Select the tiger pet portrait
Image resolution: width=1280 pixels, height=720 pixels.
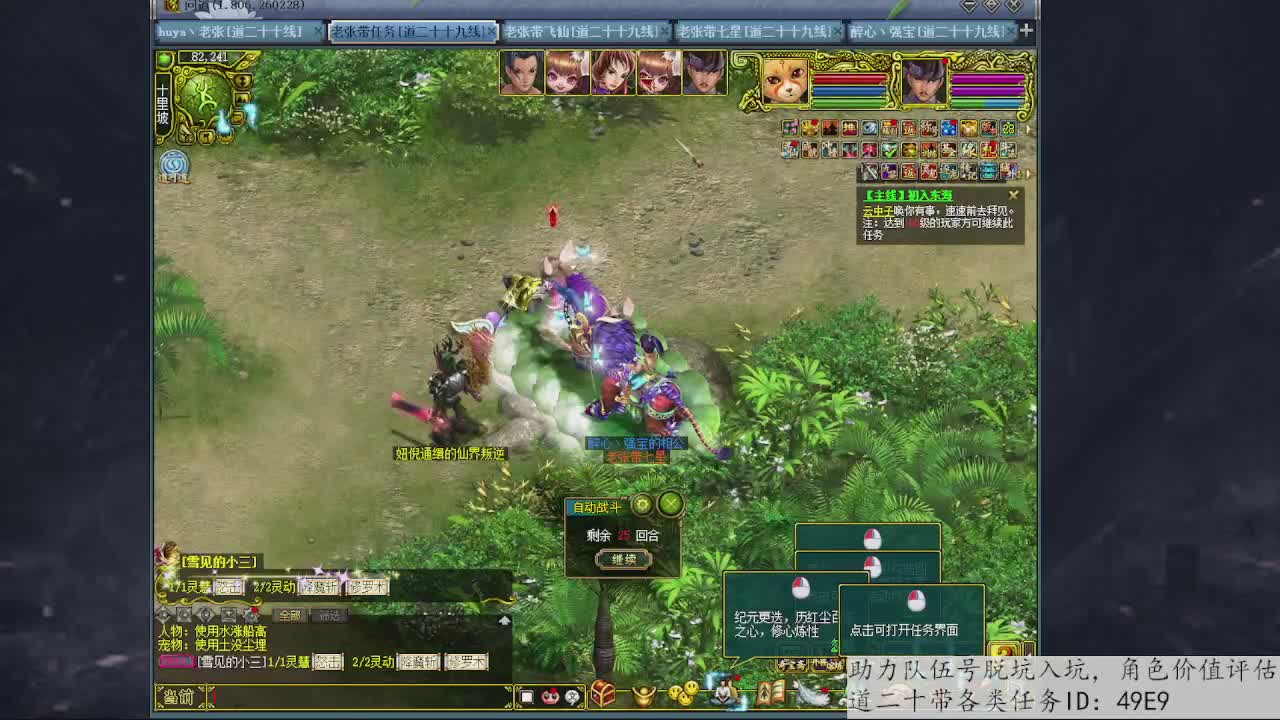coord(785,80)
